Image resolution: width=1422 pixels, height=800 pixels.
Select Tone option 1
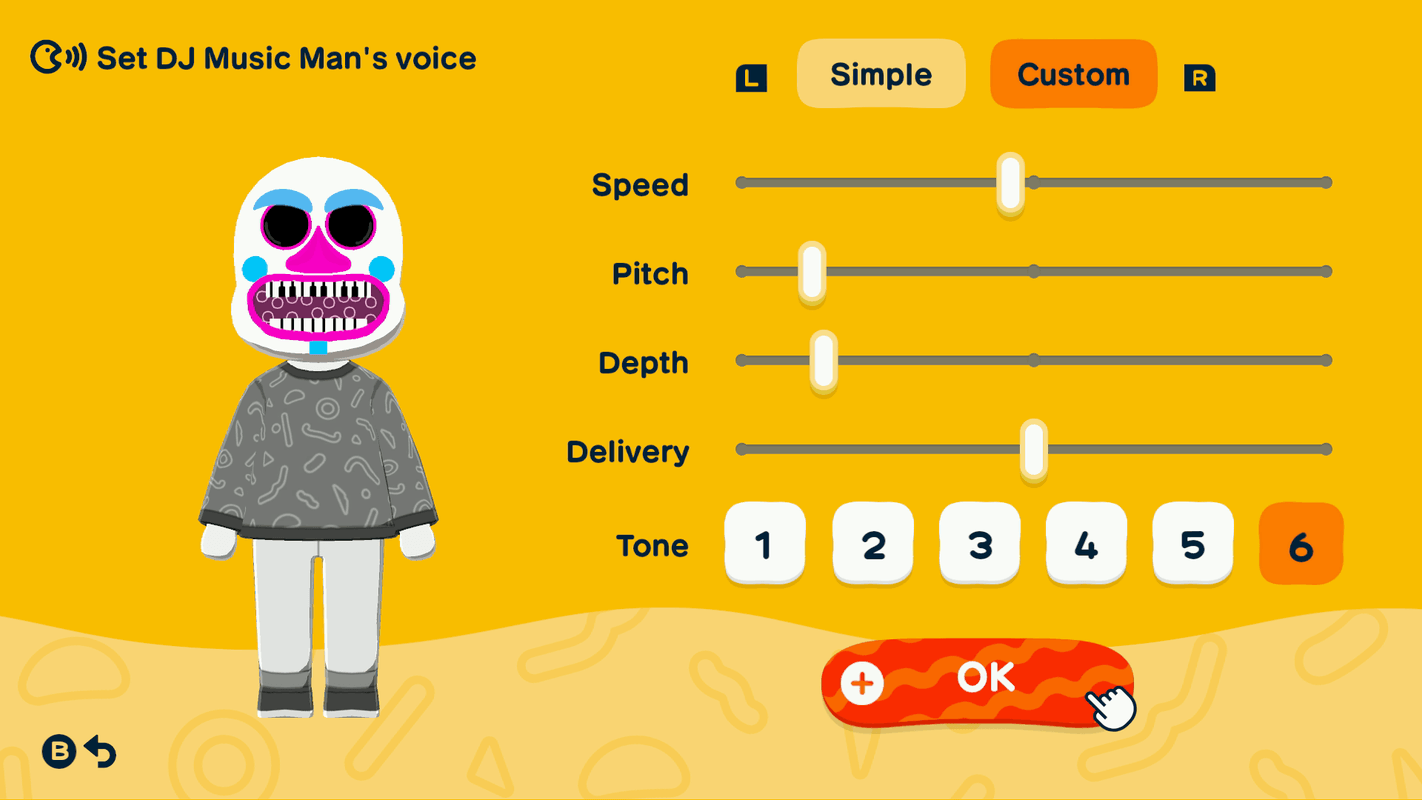pyautogui.click(x=765, y=545)
